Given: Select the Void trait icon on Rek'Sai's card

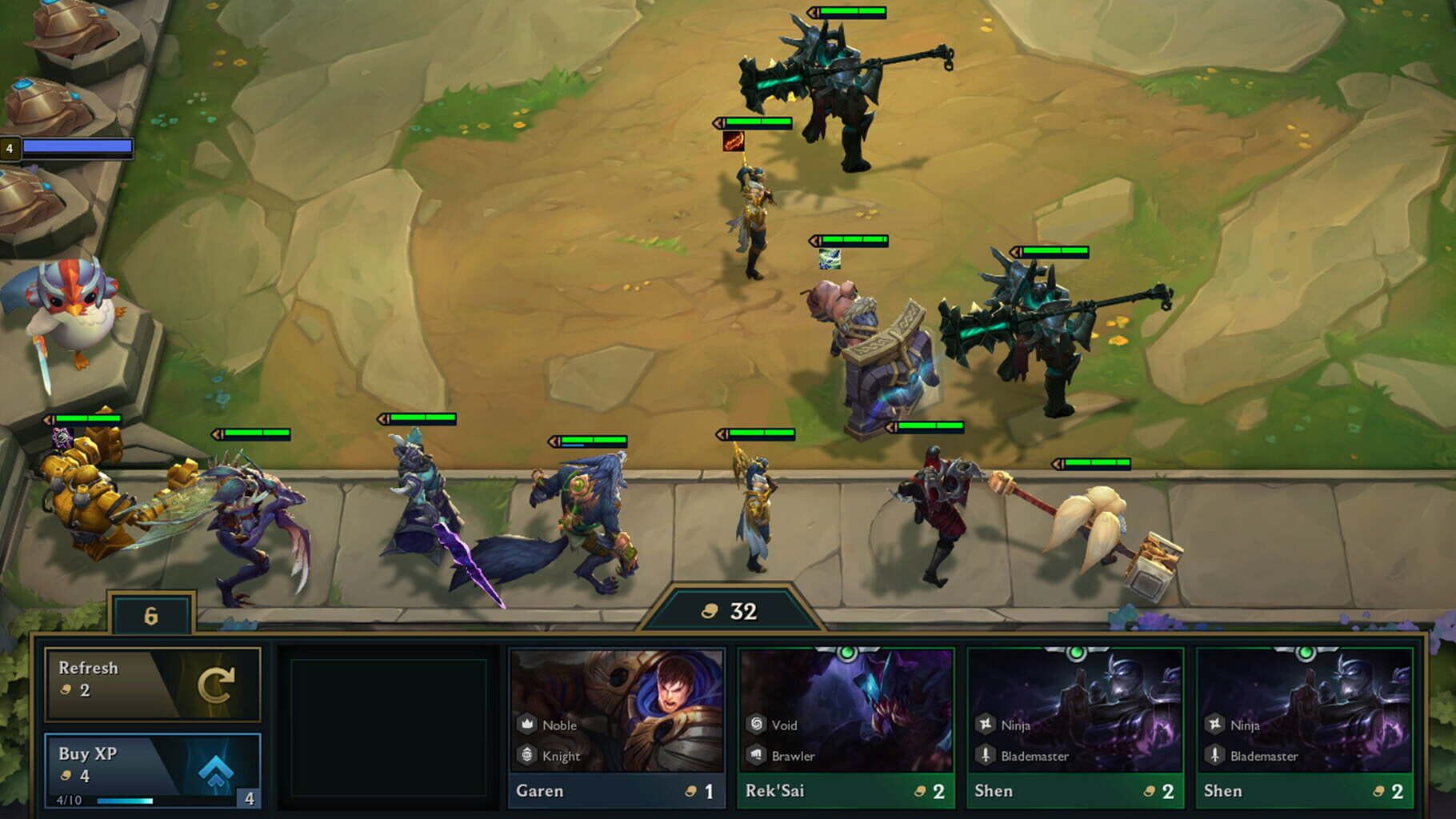Looking at the screenshot, I should coord(757,725).
